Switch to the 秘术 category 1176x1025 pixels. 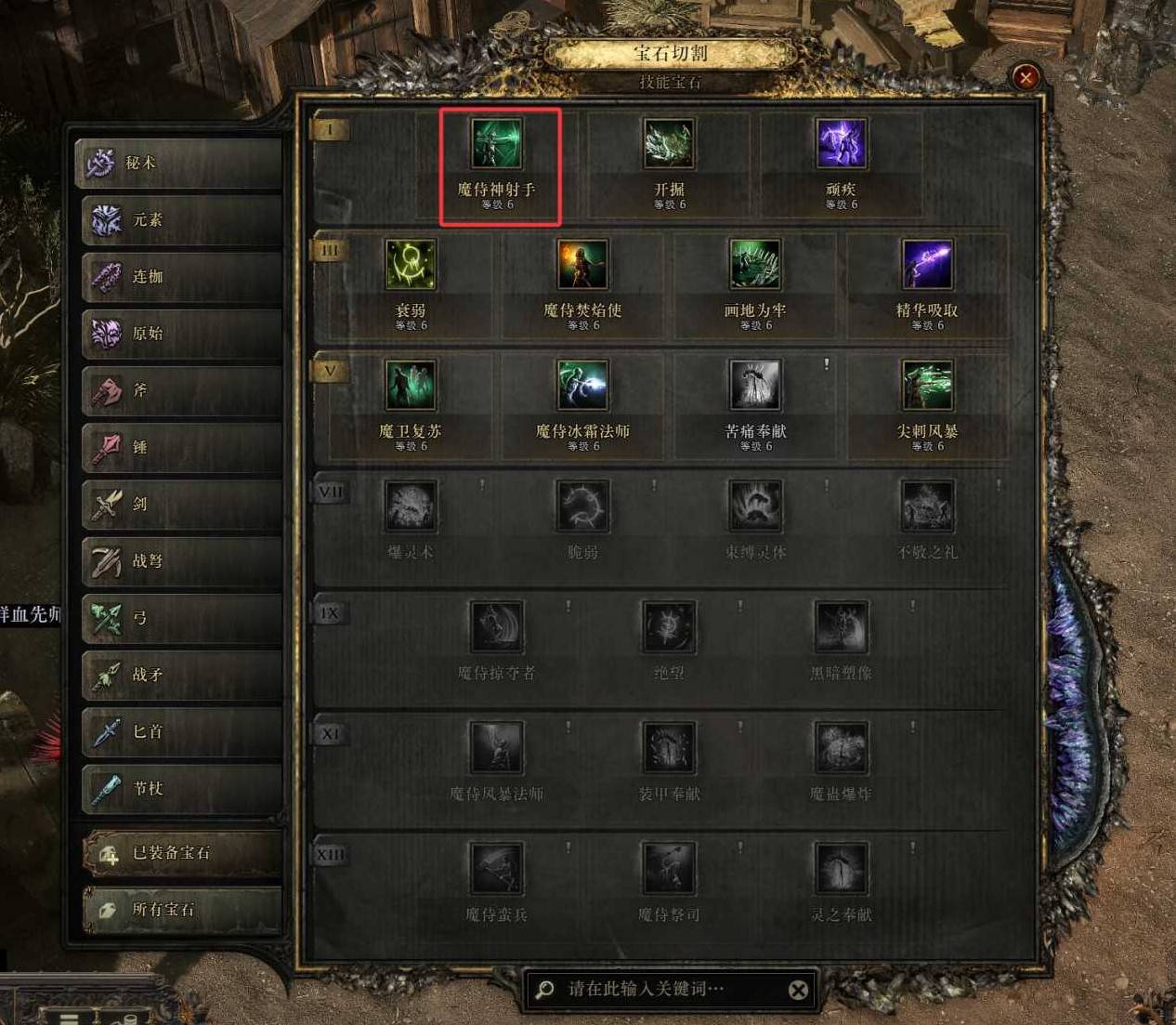(x=181, y=163)
